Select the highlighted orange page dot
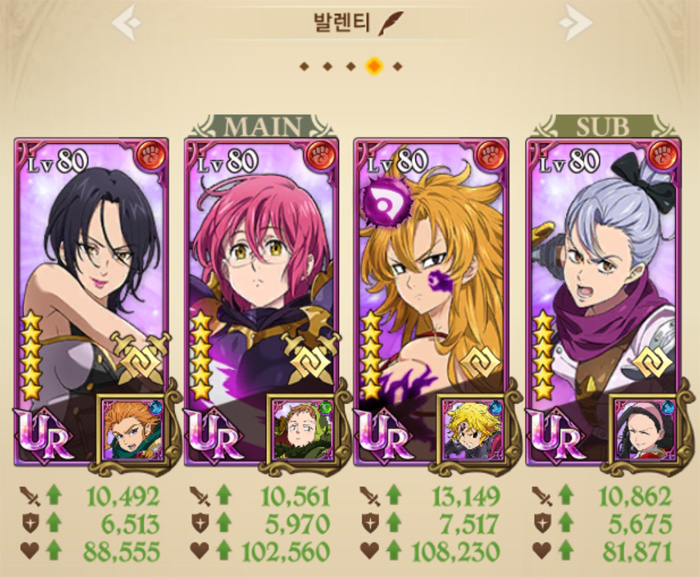 [x=374, y=66]
